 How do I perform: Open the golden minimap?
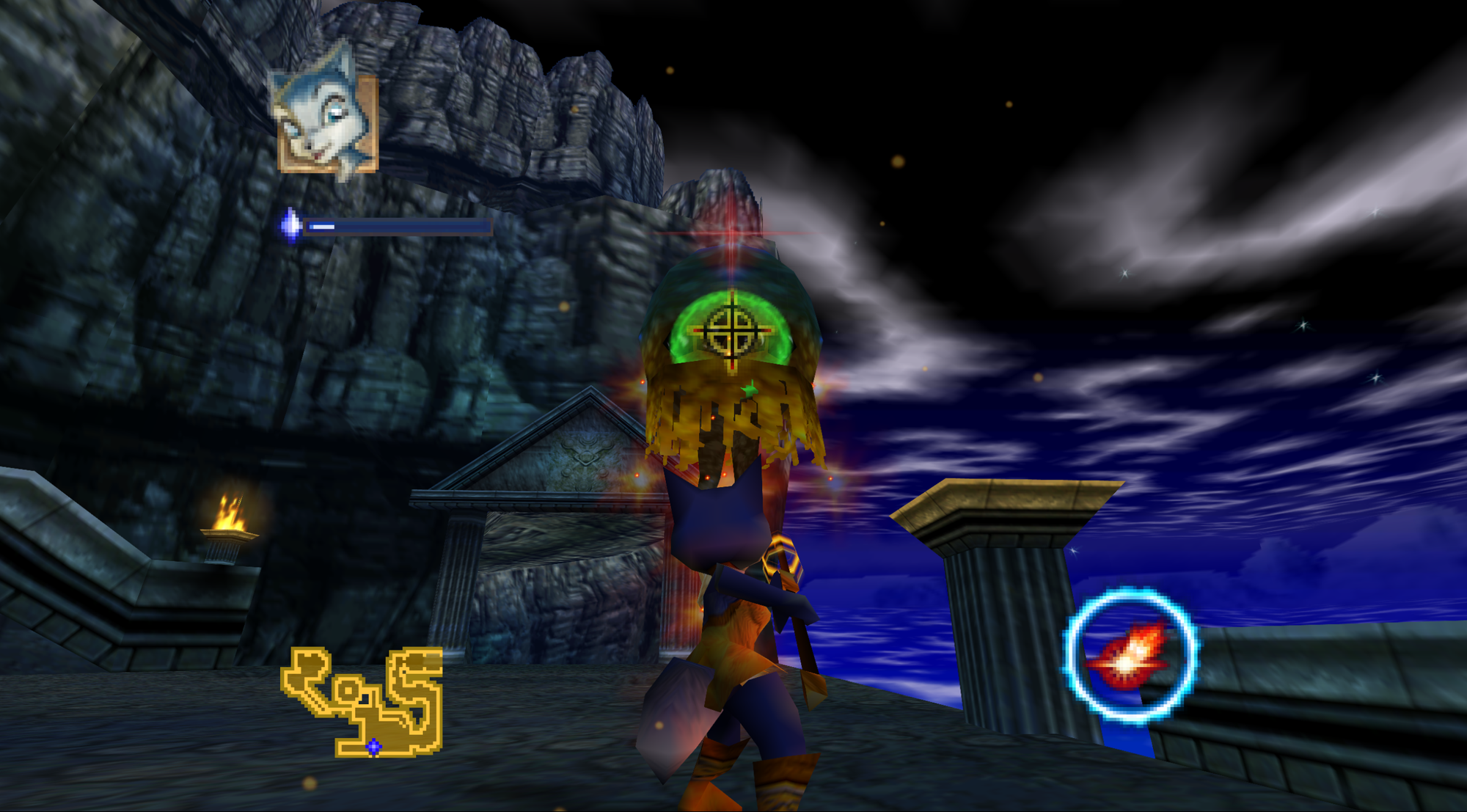pyautogui.click(x=364, y=701)
